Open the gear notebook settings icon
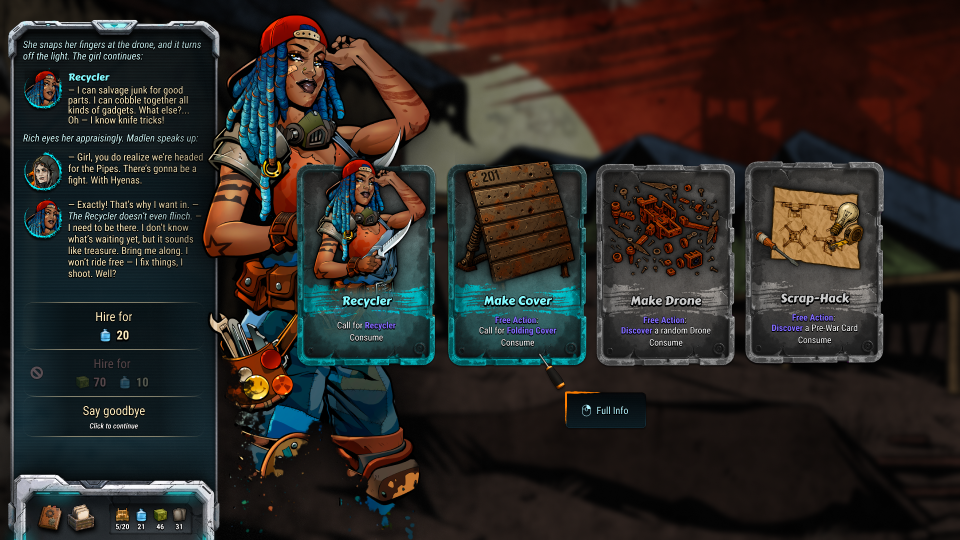 [x=51, y=517]
